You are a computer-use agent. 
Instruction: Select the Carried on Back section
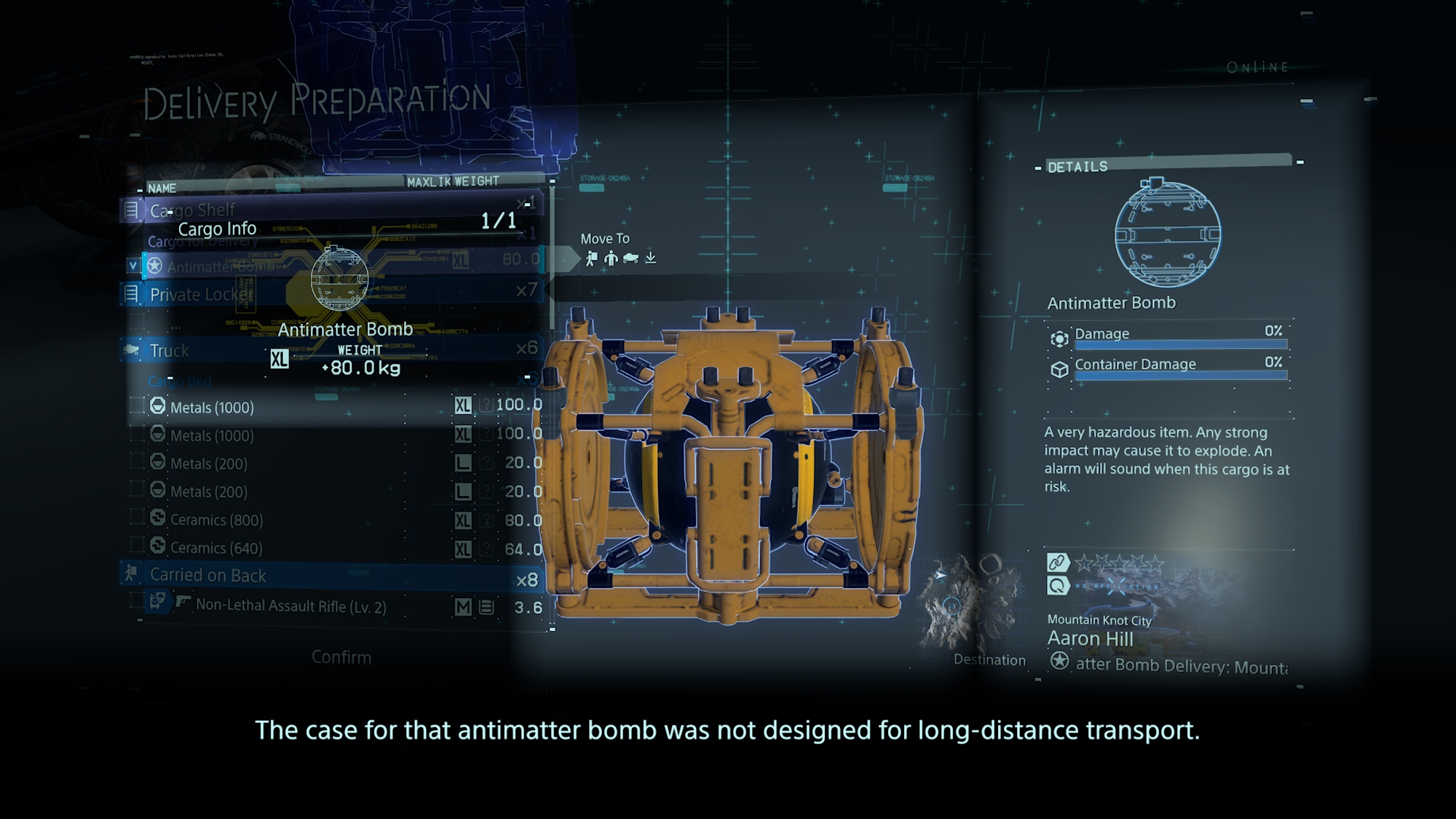click(207, 575)
